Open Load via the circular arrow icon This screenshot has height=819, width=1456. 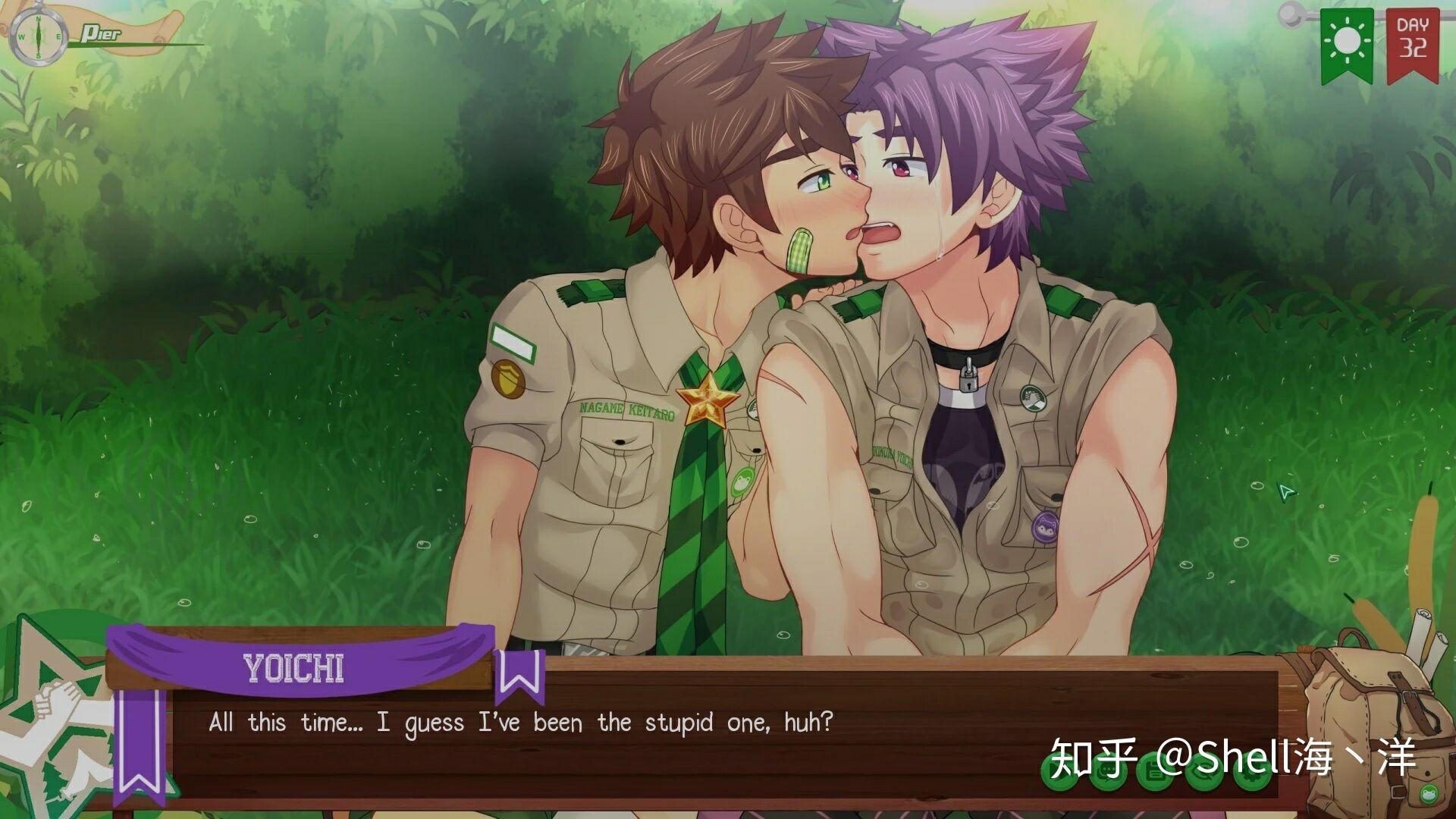[1204, 773]
